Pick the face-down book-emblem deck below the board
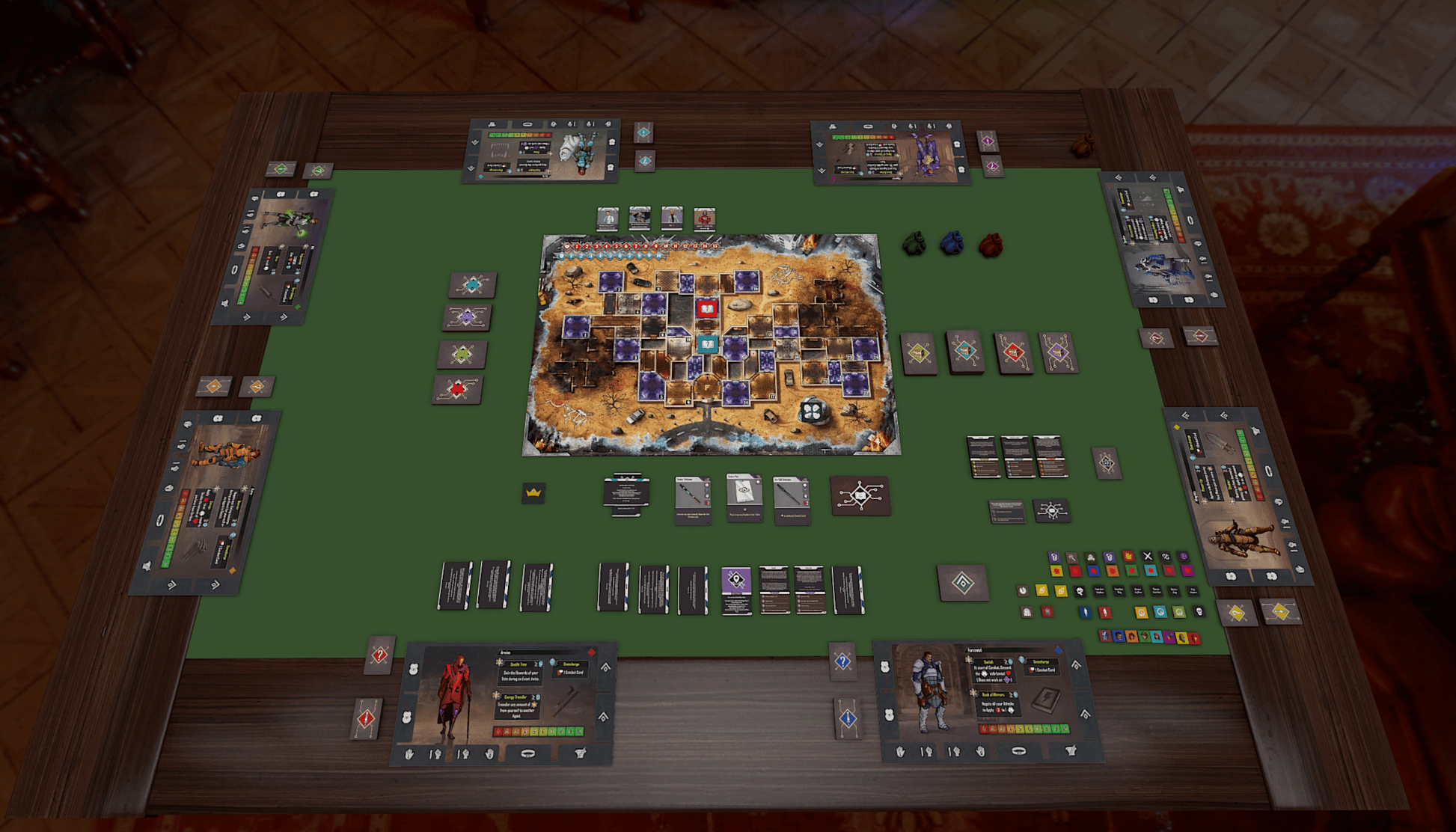Screen dimensions: 1456x832 tap(860, 495)
